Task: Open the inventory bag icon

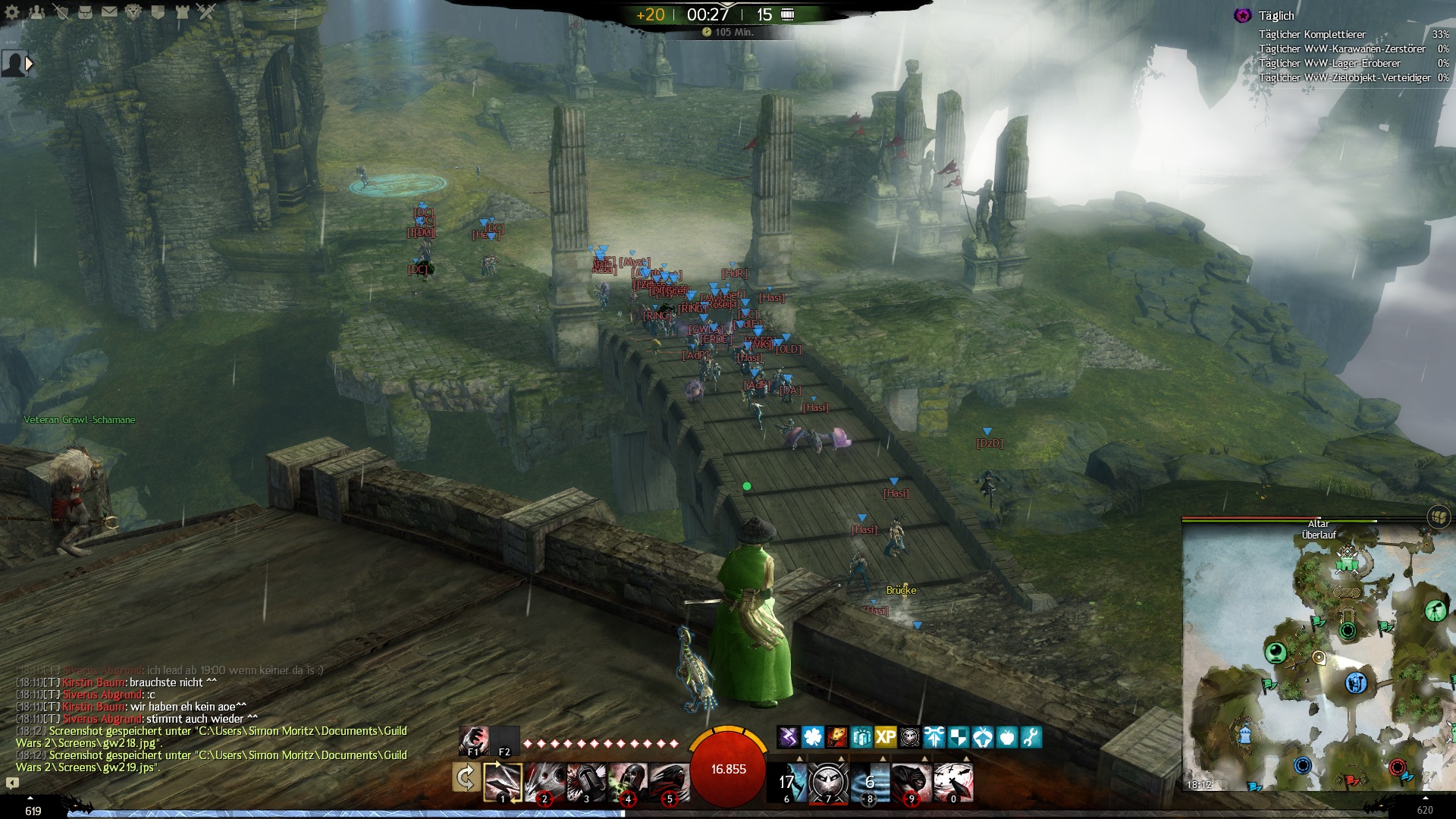Action: (85, 12)
